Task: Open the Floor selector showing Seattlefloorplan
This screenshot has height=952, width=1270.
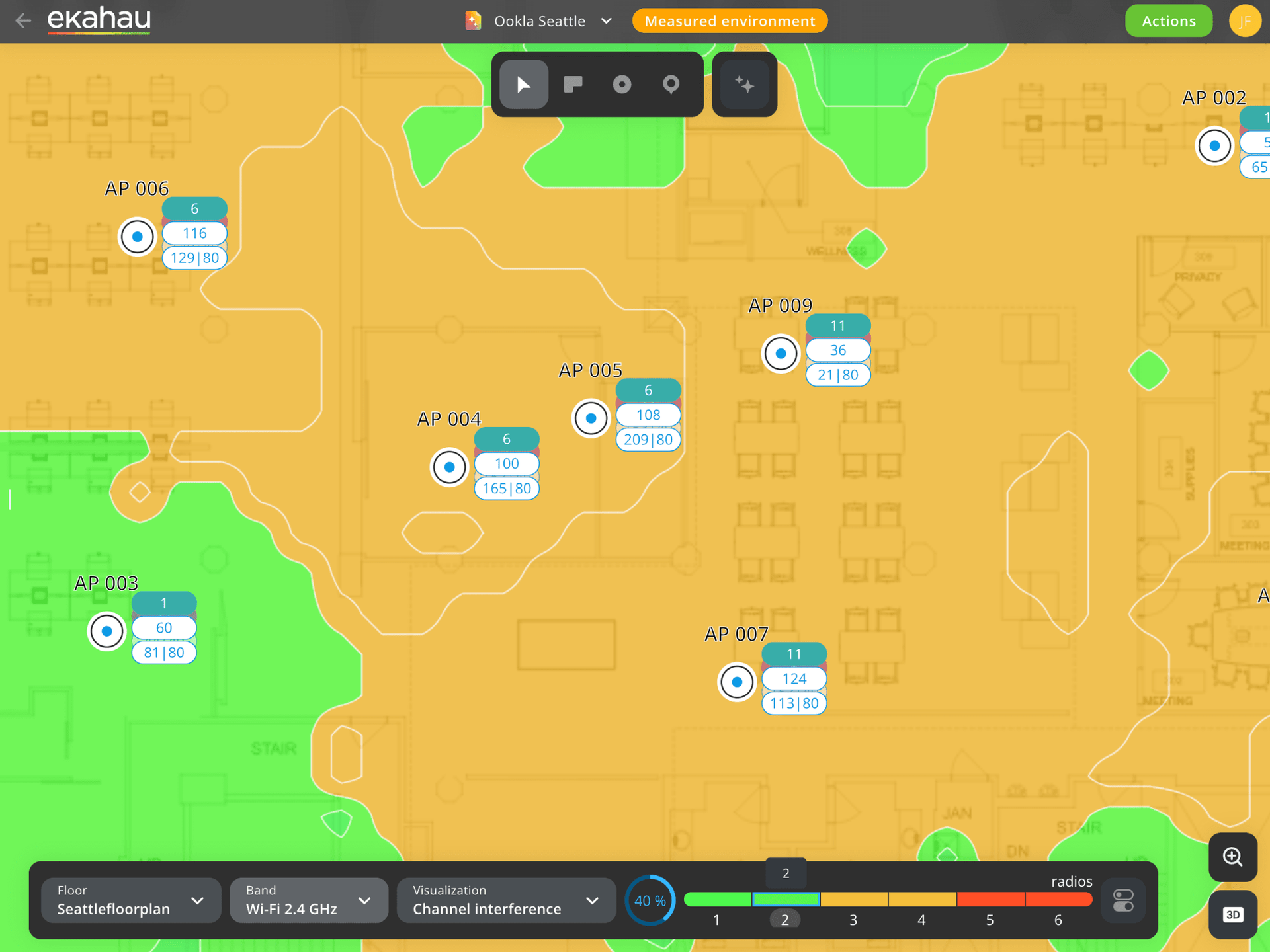Action: [x=130, y=900]
